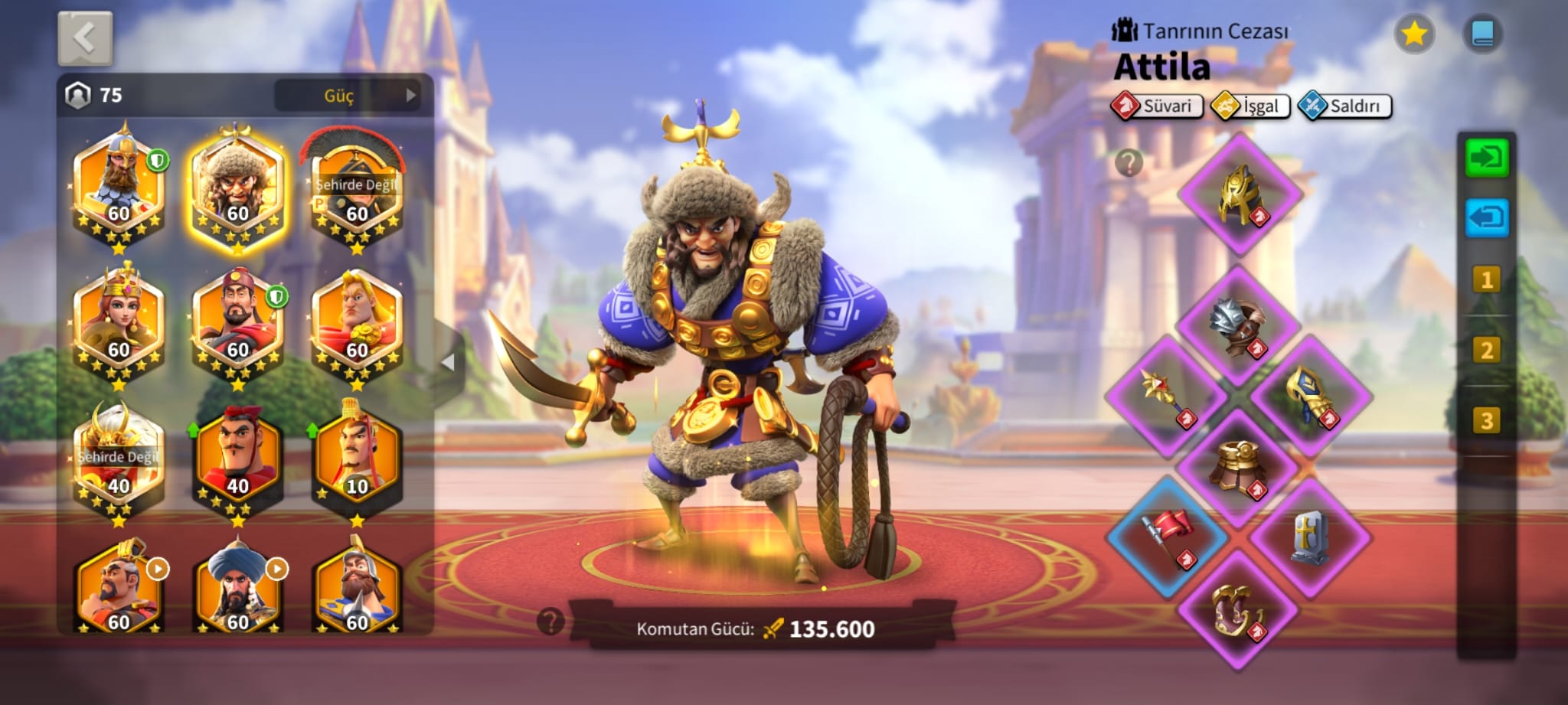1568x705 pixels.
Task: Open the help icon beside Komutan Gücü
Action: 550,622
